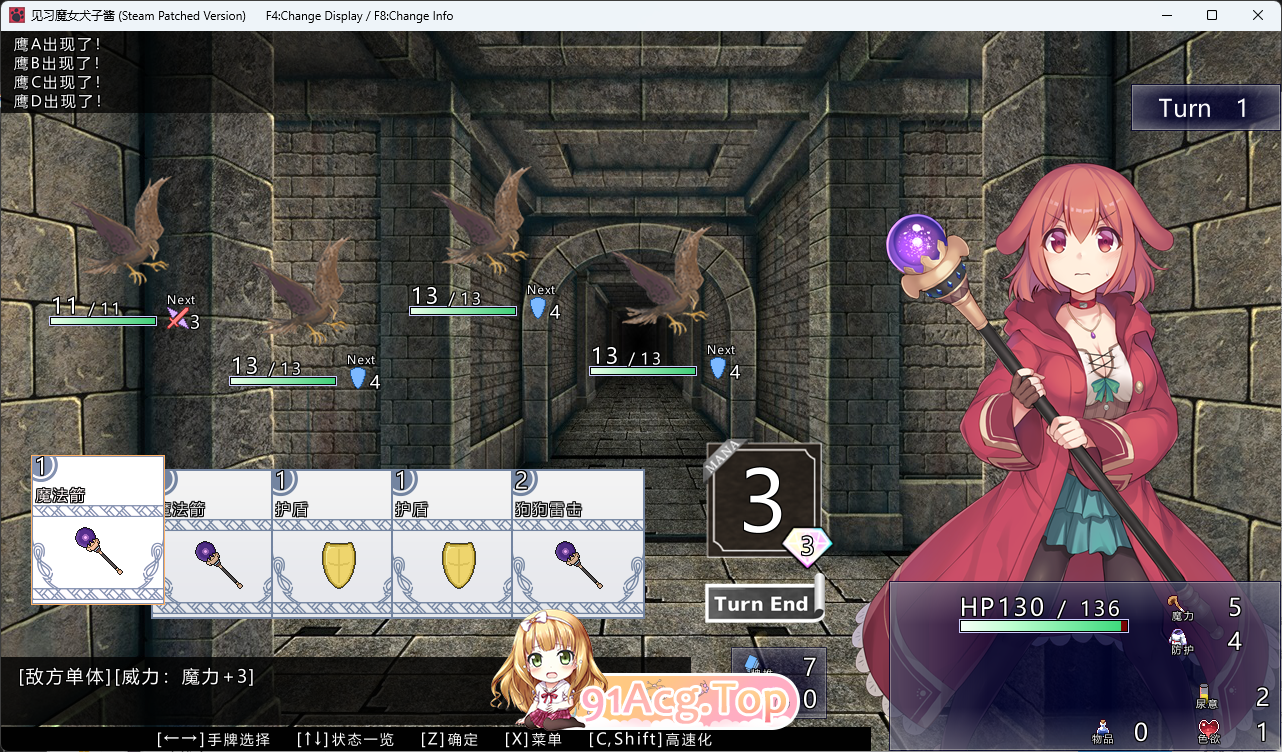Viewport: 1282px width, 752px height.
Task: Select the 狗狗雷击 card
Action: [x=578, y=545]
